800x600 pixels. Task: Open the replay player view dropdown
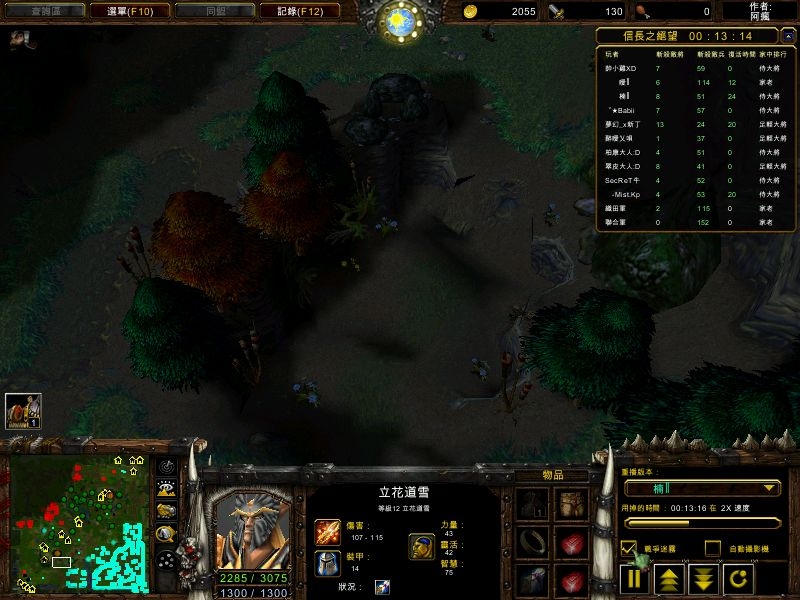click(x=700, y=488)
